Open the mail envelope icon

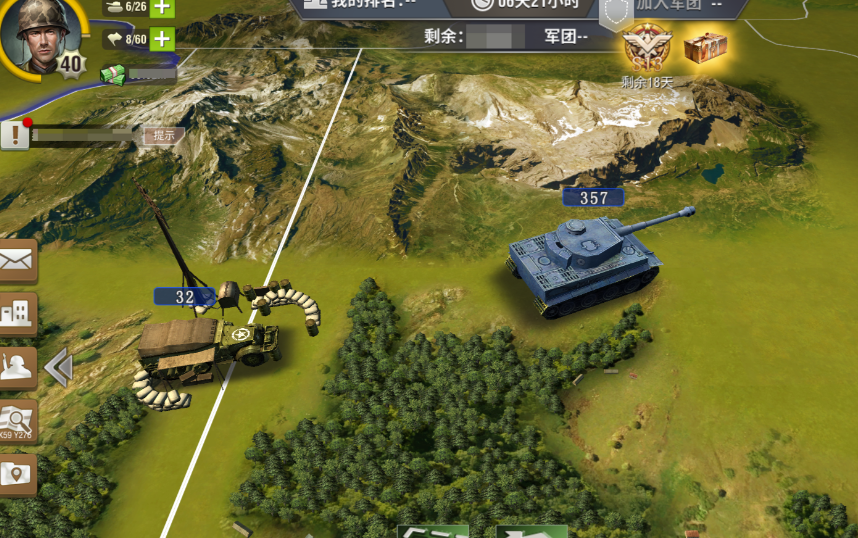click(18, 261)
